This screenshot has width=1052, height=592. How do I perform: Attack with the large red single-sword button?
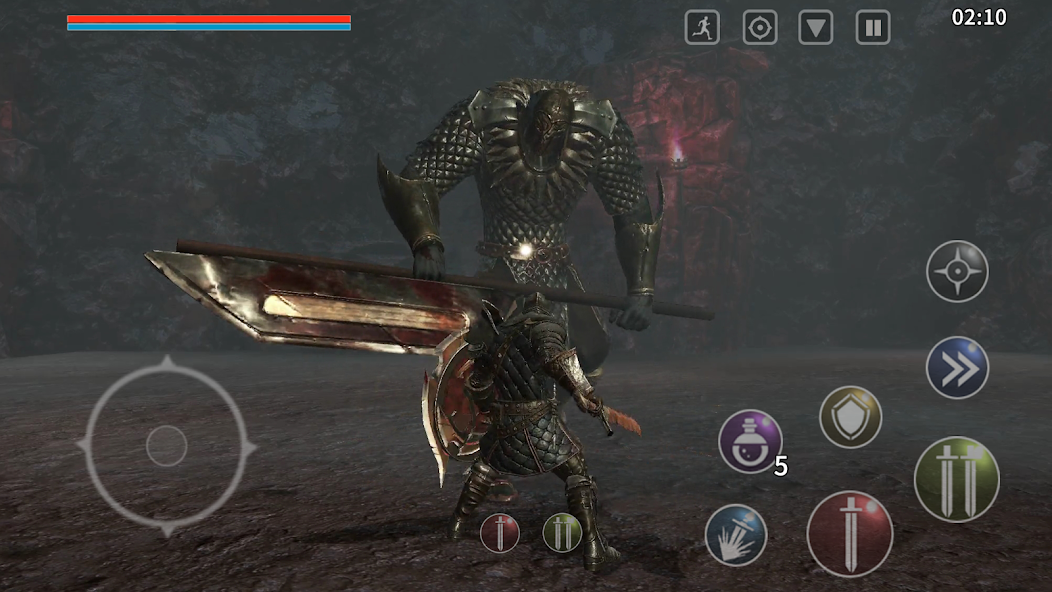[x=850, y=533]
